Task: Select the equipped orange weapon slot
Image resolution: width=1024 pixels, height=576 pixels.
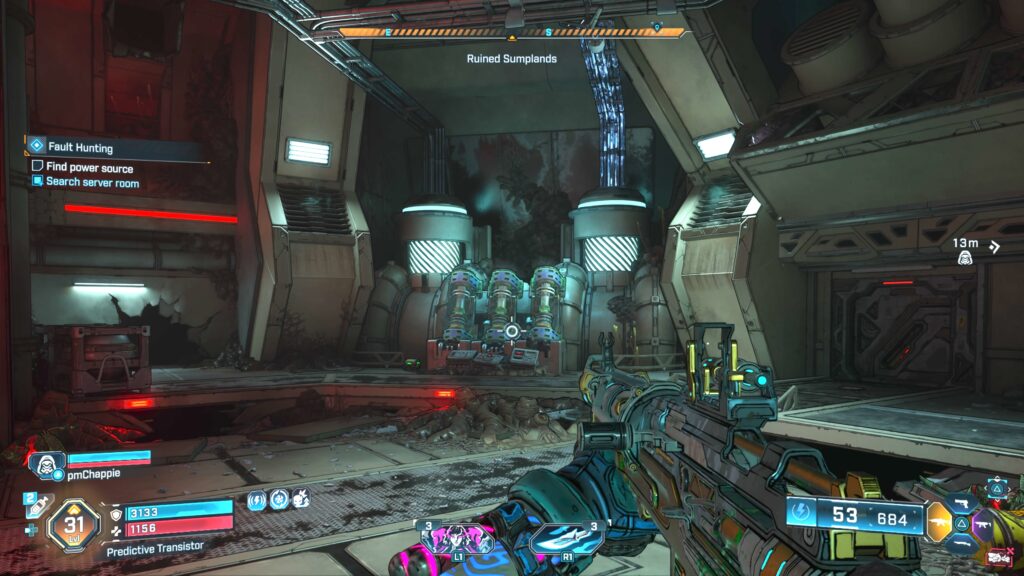Action: point(939,521)
